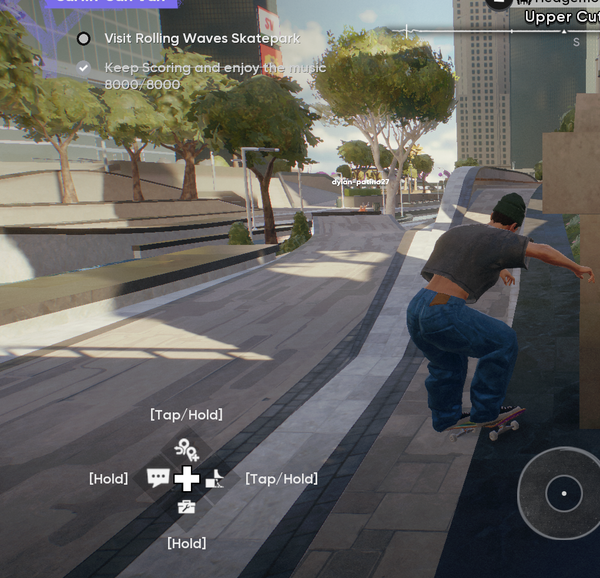The height and width of the screenshot is (578, 600).
Task: Click the compass bar heading strip
Action: [x=490, y=32]
